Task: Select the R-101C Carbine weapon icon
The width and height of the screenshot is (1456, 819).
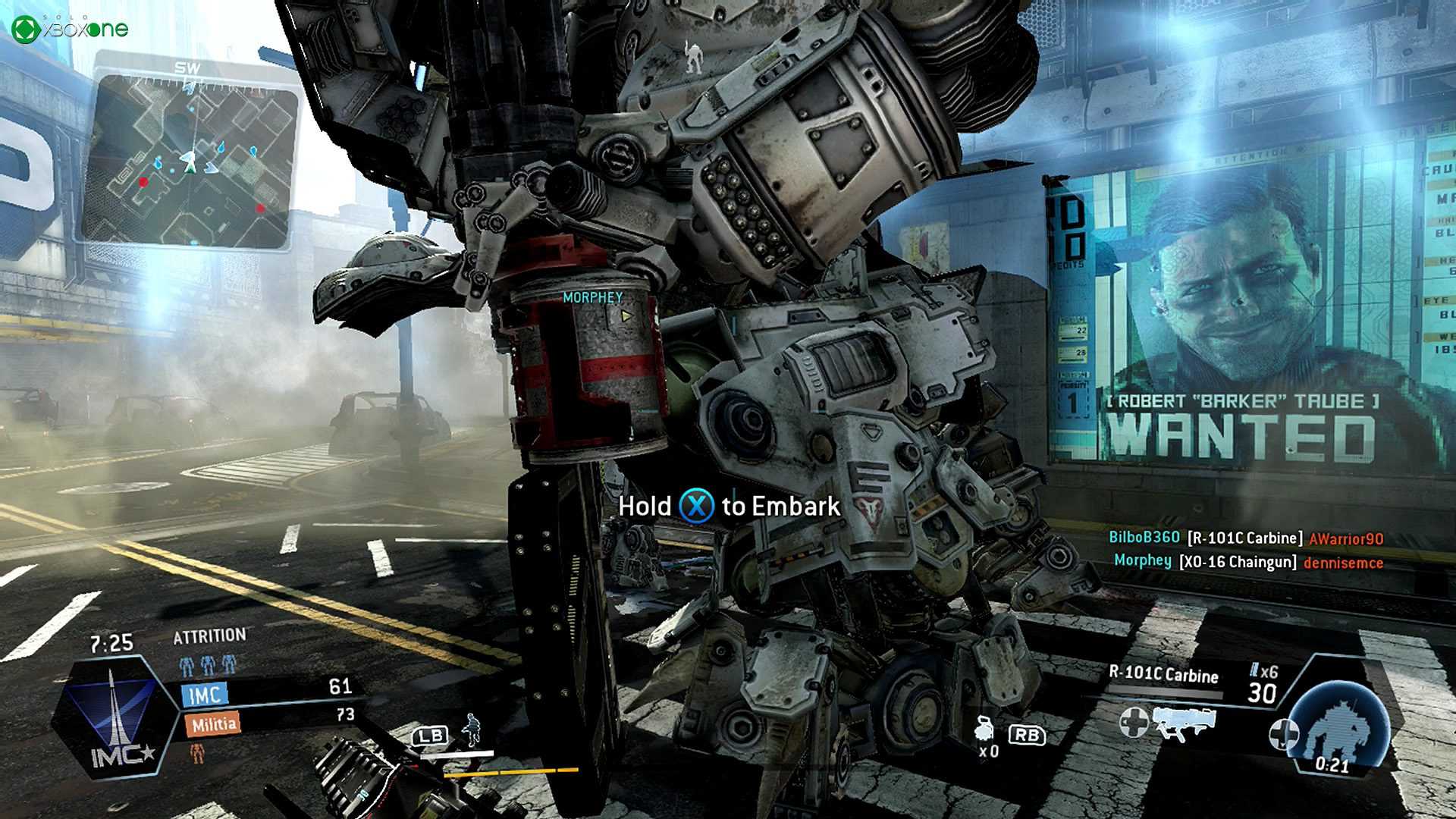Action: point(1184,723)
